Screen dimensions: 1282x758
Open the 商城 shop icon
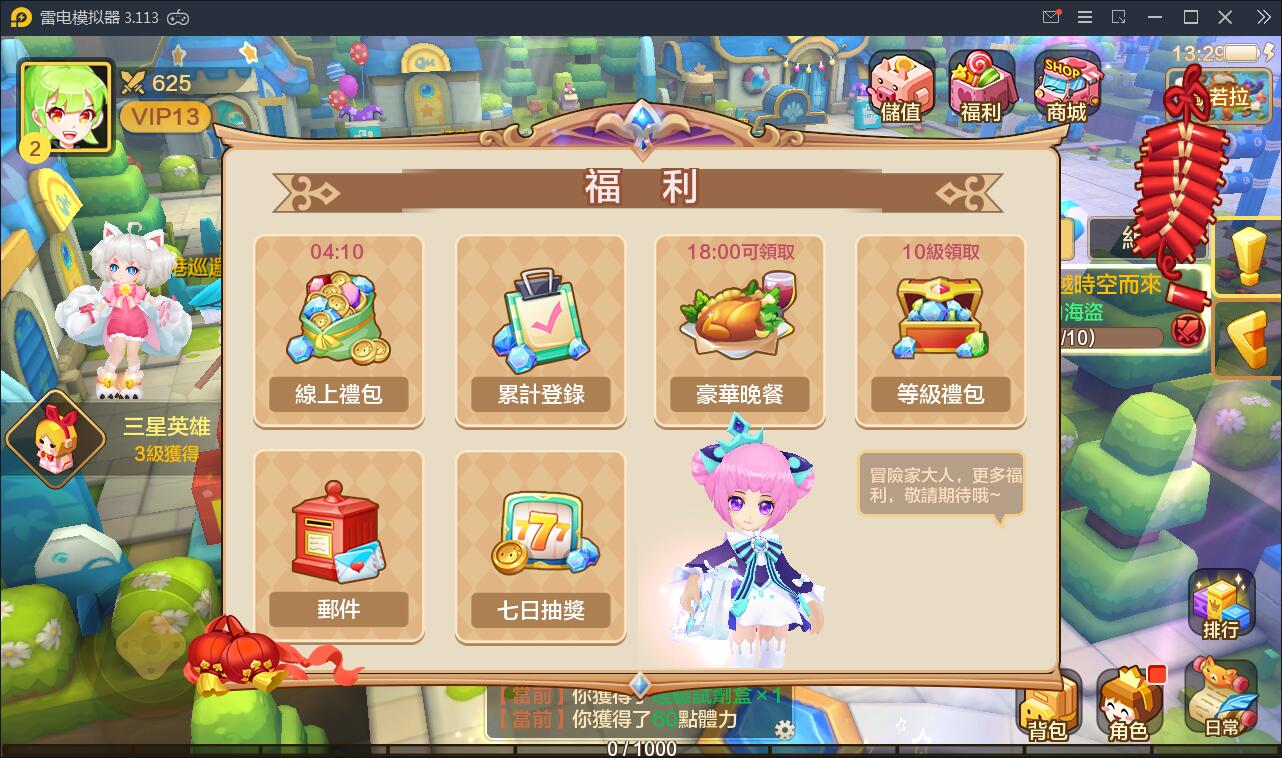[1068, 82]
